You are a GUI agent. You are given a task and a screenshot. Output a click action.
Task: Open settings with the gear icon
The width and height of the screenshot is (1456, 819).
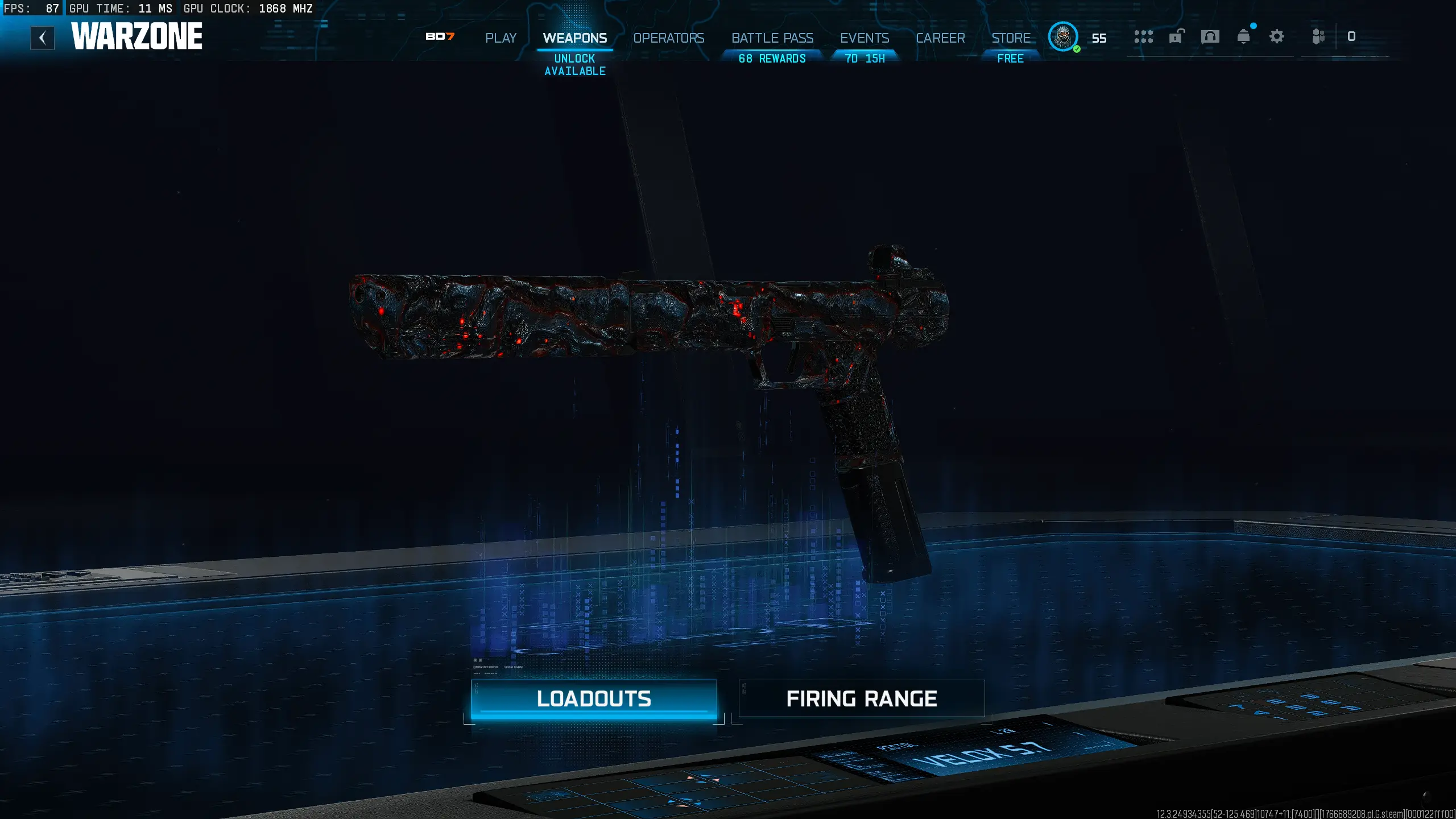click(x=1277, y=36)
